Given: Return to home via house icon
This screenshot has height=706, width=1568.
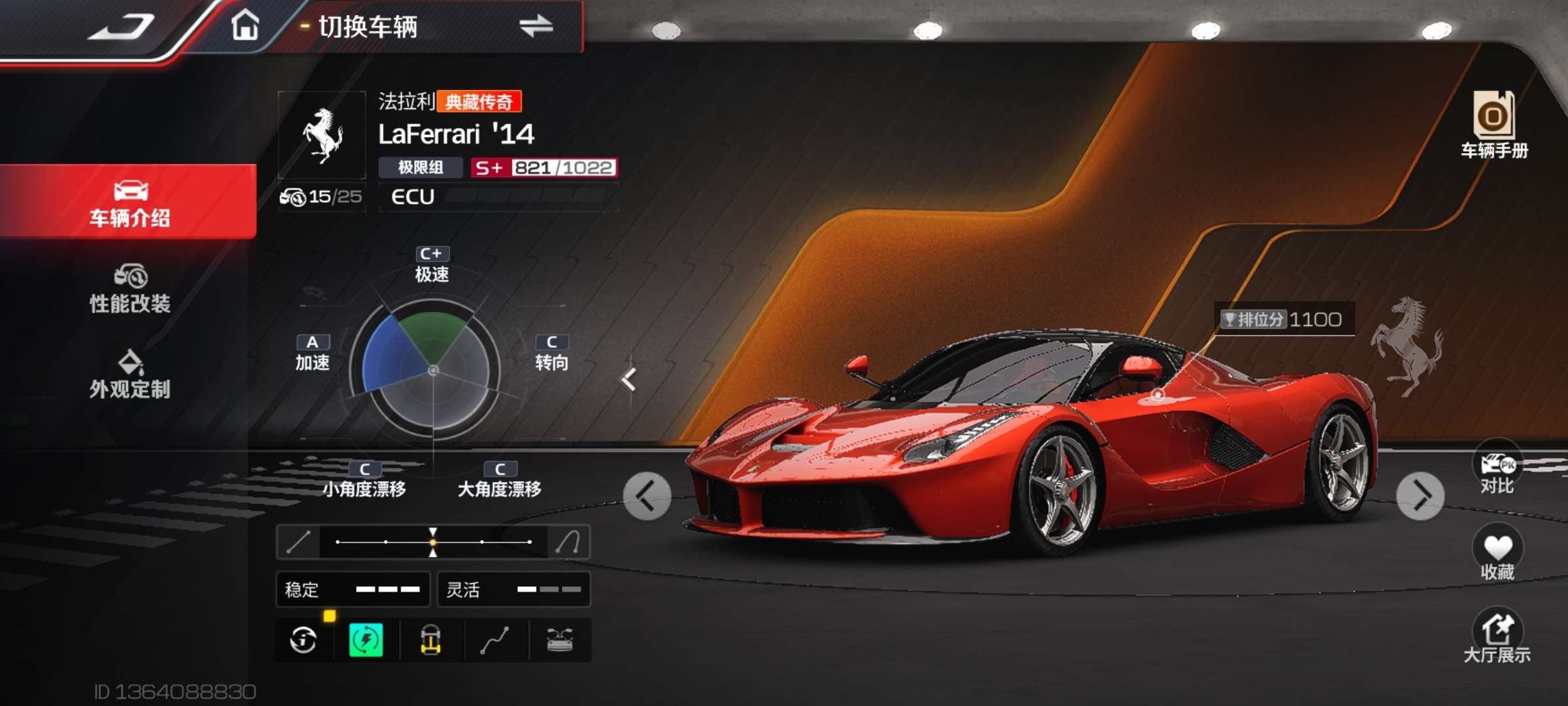Looking at the screenshot, I should [x=245, y=26].
